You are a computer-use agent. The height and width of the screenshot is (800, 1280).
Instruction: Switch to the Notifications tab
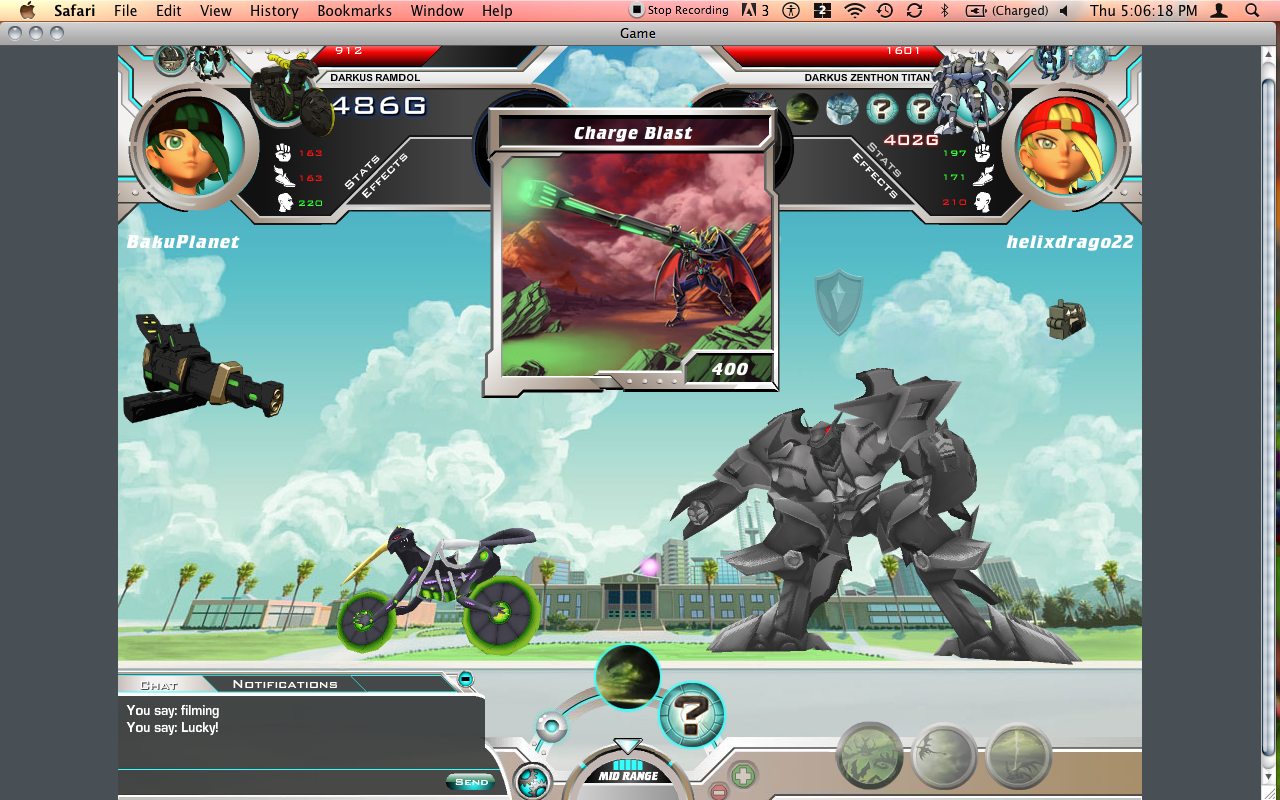coord(285,684)
